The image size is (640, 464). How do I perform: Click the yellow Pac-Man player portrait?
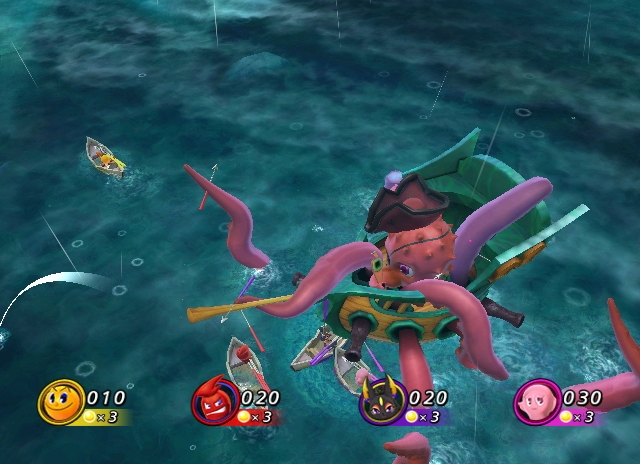tap(61, 402)
